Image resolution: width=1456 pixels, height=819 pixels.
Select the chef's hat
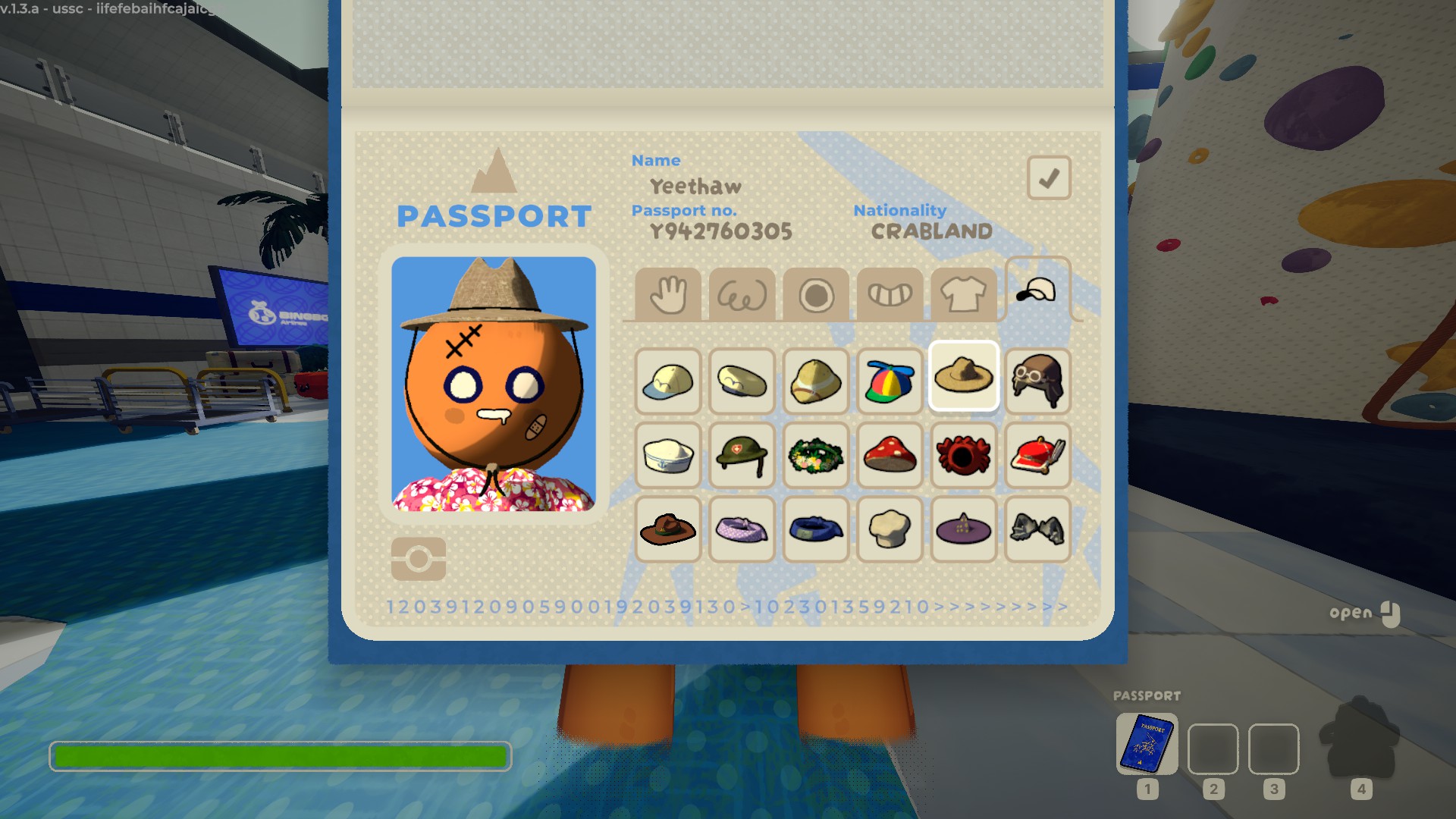point(890,529)
